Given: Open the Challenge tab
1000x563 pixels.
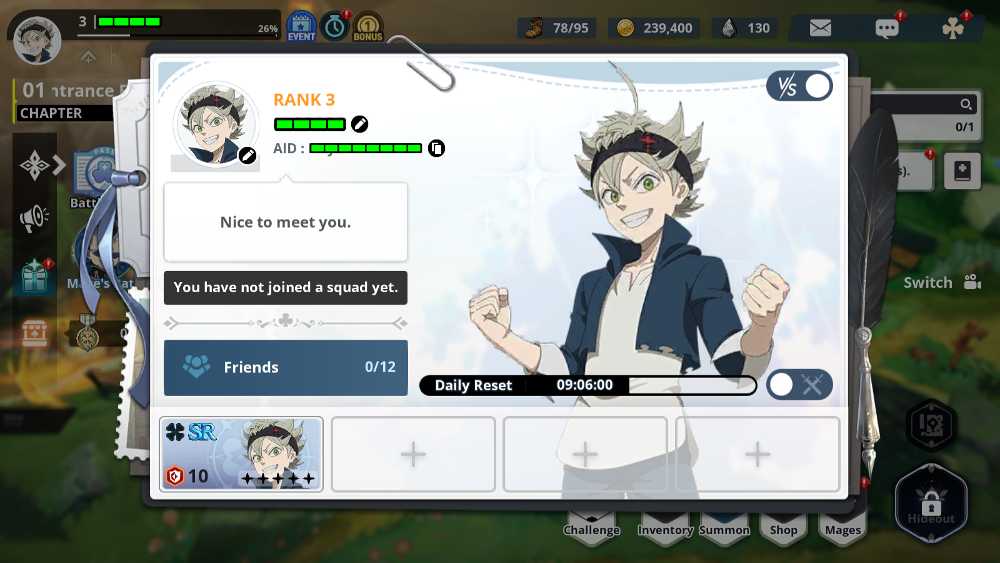Looking at the screenshot, I should tap(592, 527).
